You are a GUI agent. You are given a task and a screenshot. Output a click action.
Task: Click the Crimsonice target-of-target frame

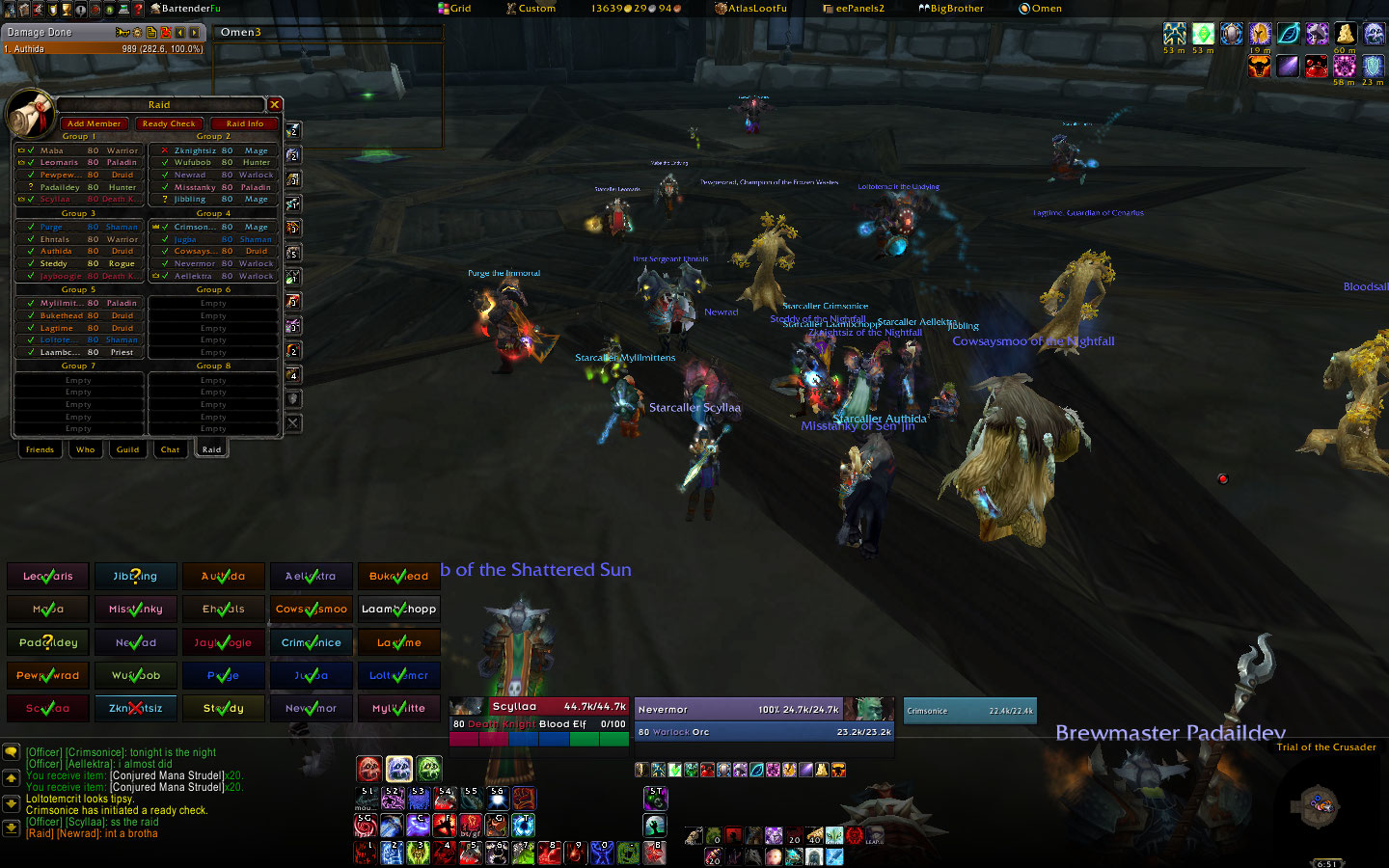969,711
